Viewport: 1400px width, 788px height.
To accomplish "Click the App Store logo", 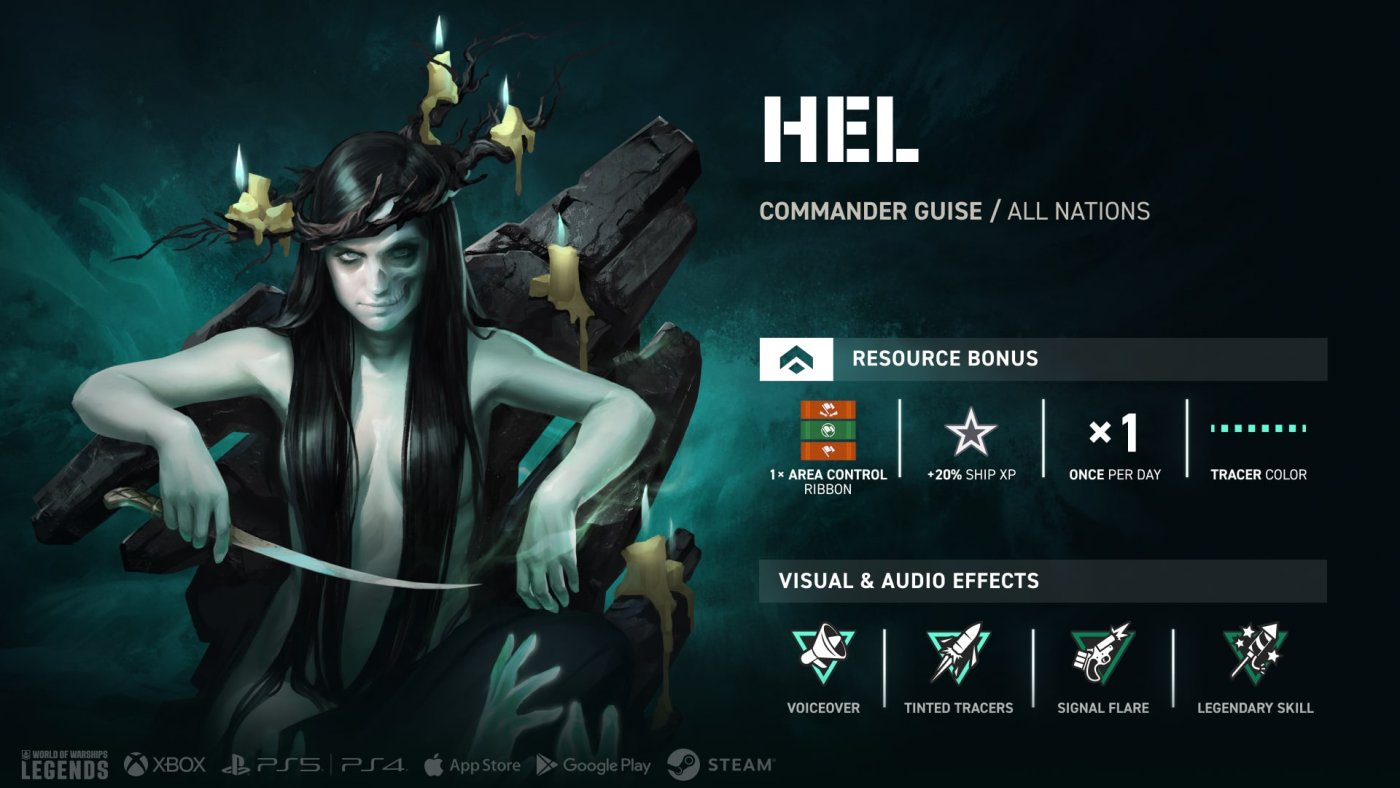I will (471, 765).
